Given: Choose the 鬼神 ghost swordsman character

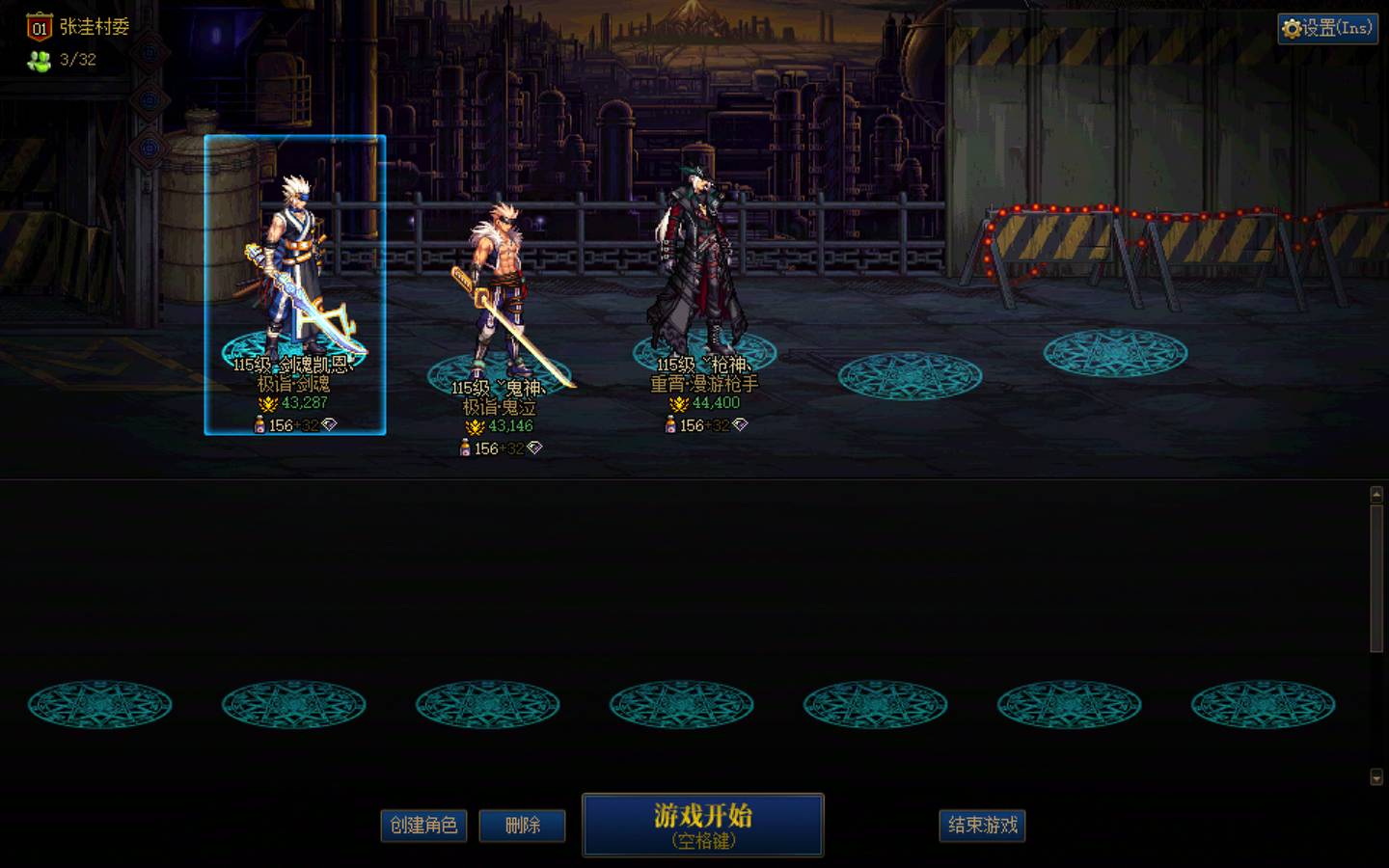Looking at the screenshot, I should pyautogui.click(x=500, y=299).
